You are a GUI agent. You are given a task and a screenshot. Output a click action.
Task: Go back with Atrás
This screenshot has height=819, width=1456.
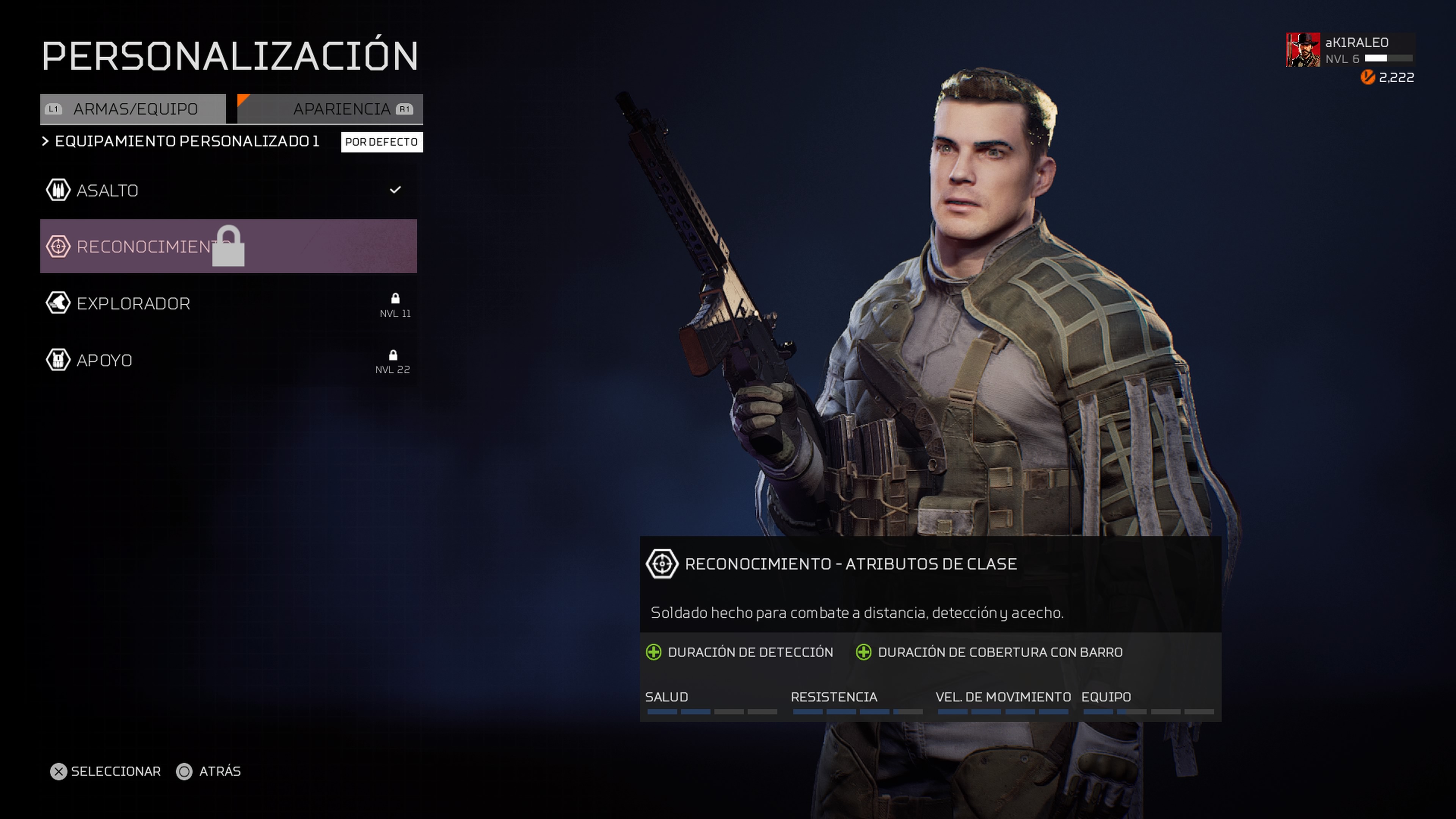(209, 772)
